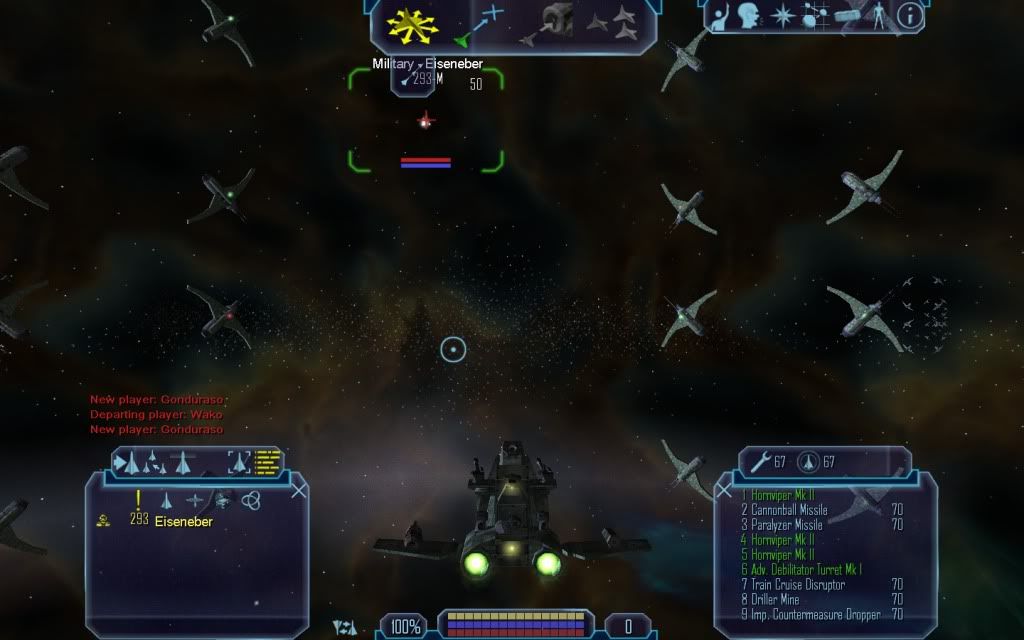Choose the Dock maneuver icon
Image resolution: width=1024 pixels, height=640 pixels.
558,22
